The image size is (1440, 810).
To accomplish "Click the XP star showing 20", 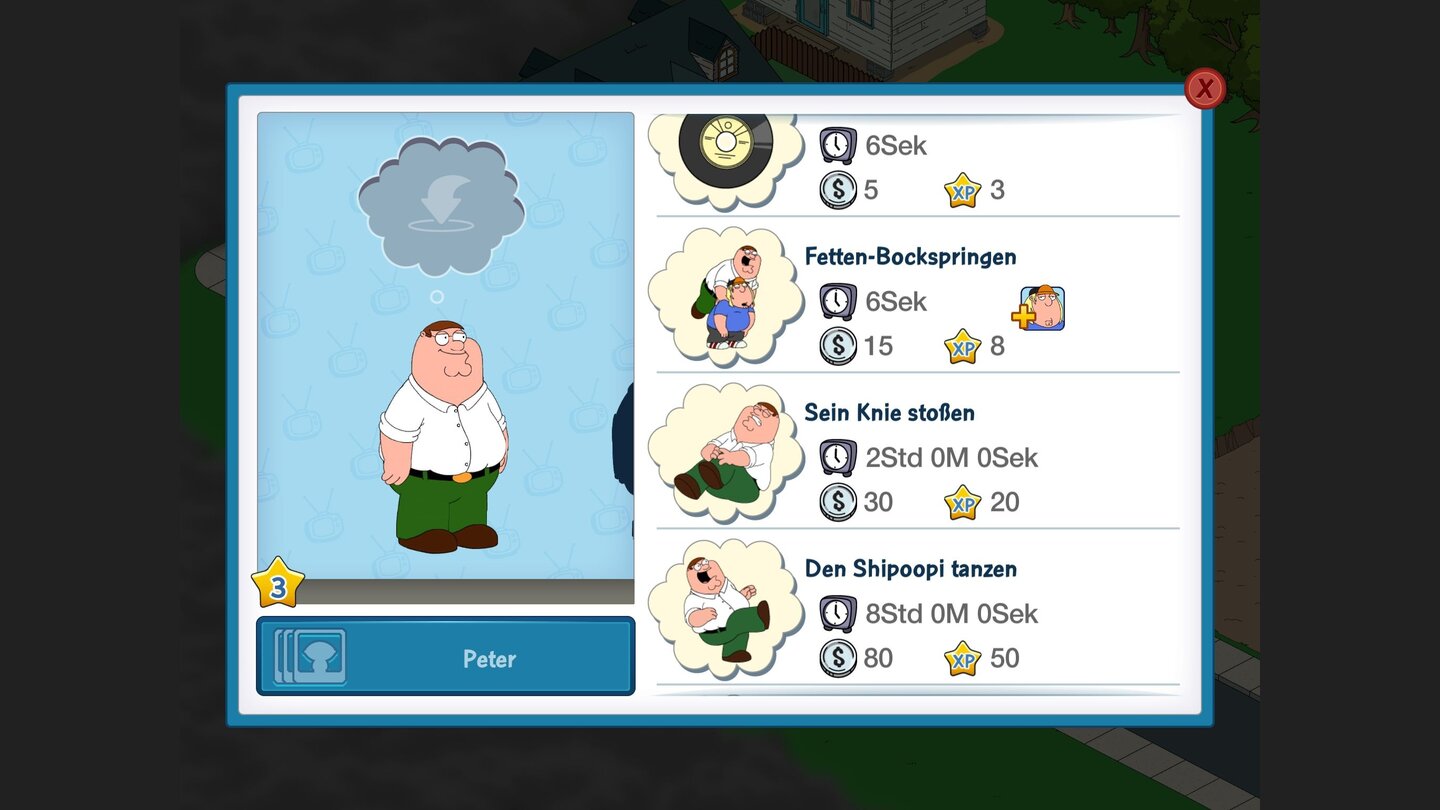I will pyautogui.click(x=965, y=501).
